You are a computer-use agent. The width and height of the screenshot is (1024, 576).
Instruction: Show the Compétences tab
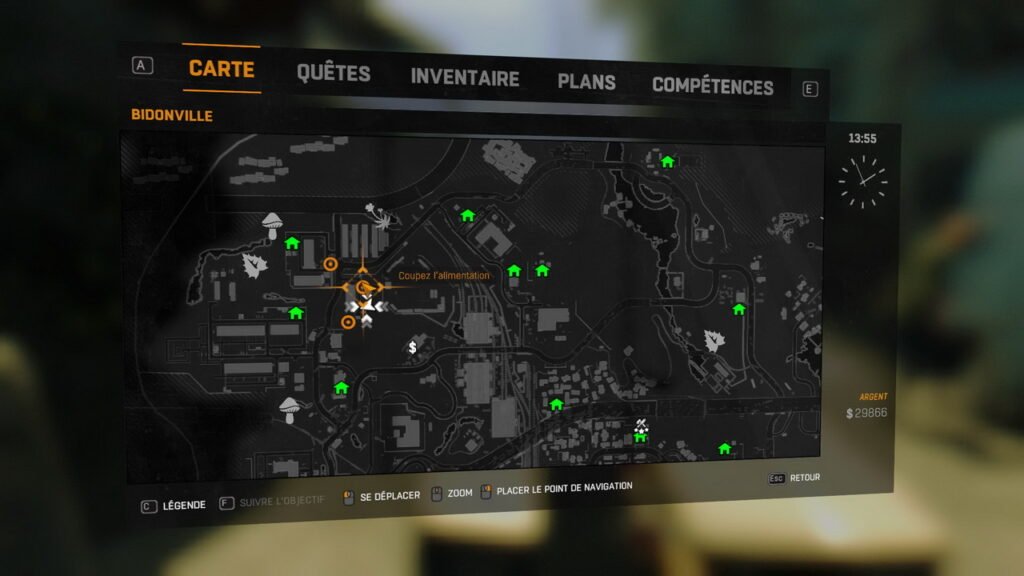(712, 86)
